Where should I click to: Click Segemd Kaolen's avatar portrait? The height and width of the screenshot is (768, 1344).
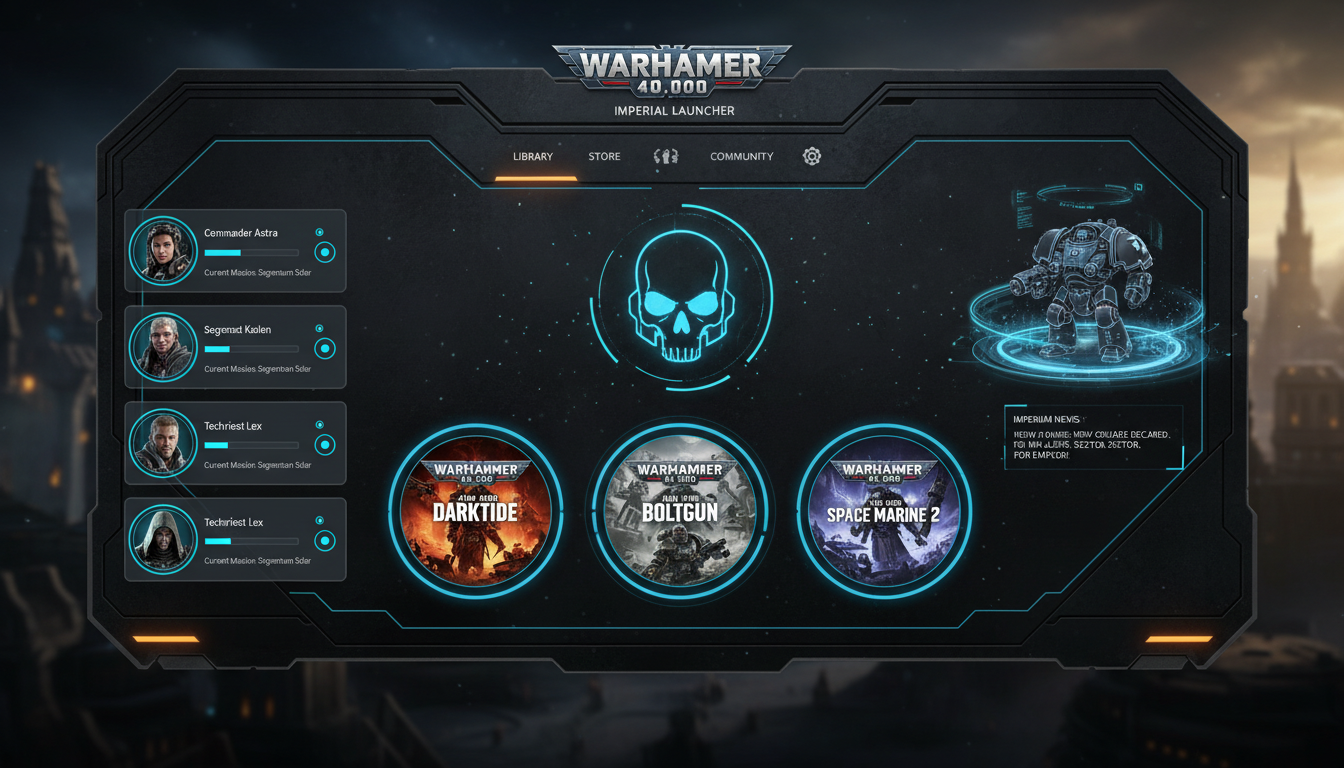(163, 347)
